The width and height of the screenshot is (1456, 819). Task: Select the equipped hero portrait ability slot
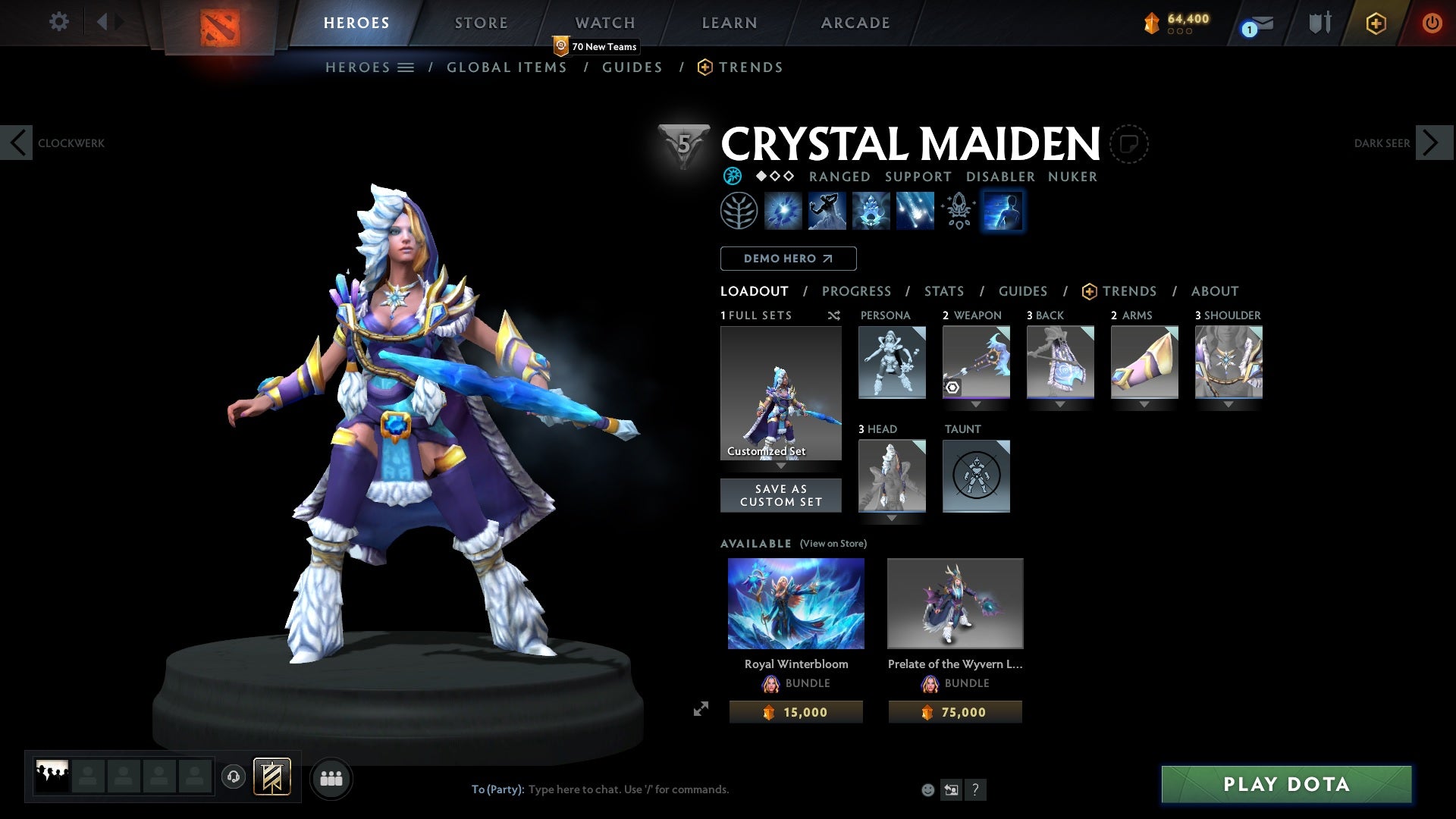pyautogui.click(x=1003, y=211)
